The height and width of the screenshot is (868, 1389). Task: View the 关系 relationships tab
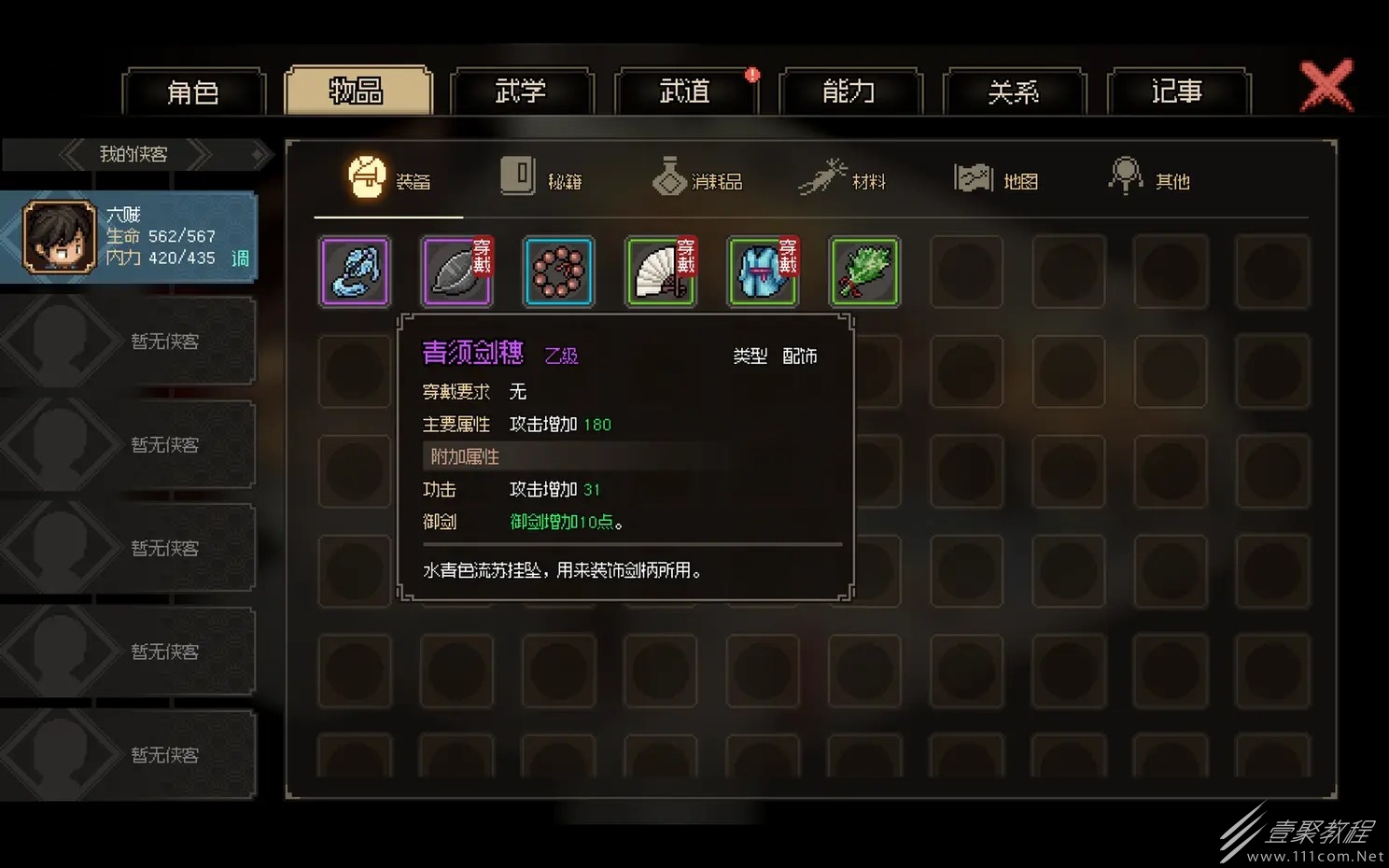tap(1015, 91)
